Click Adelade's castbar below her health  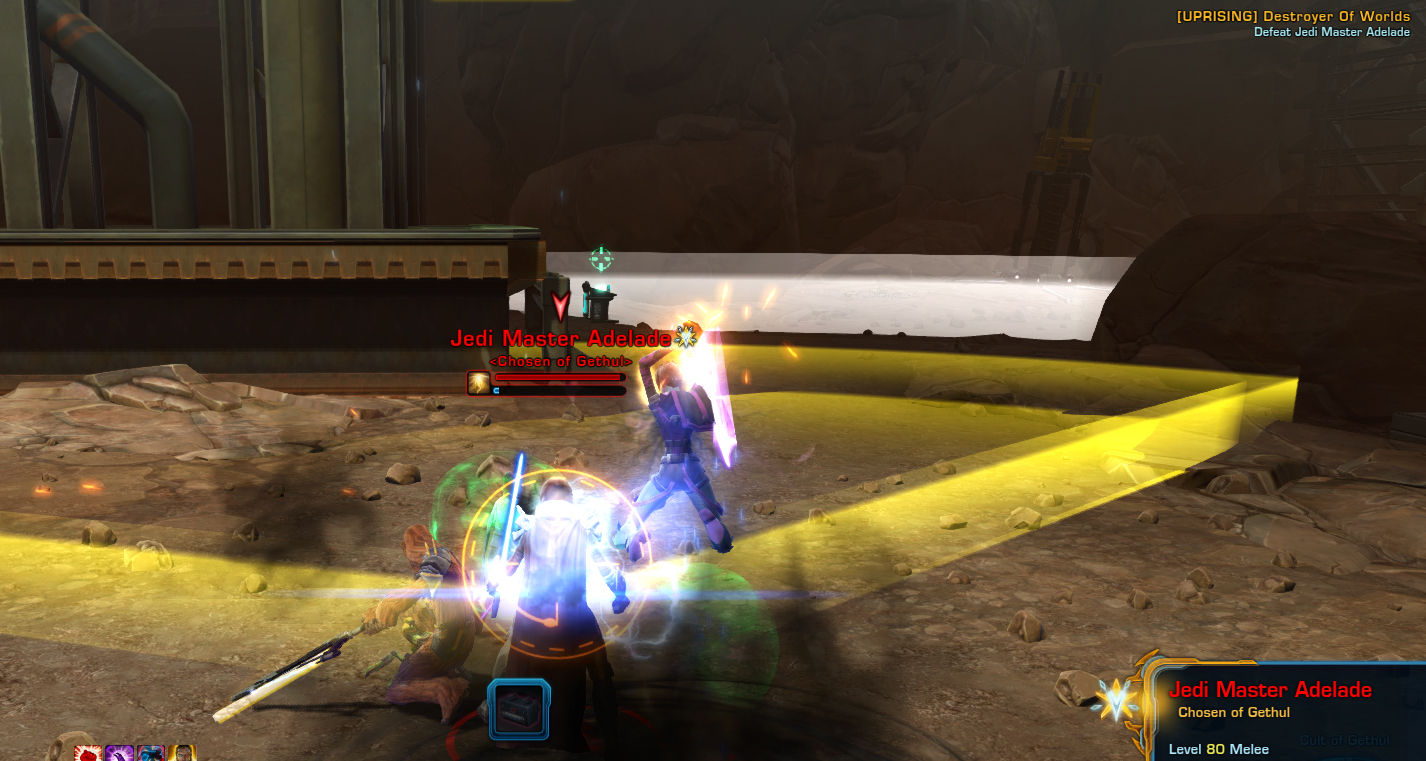click(x=560, y=390)
